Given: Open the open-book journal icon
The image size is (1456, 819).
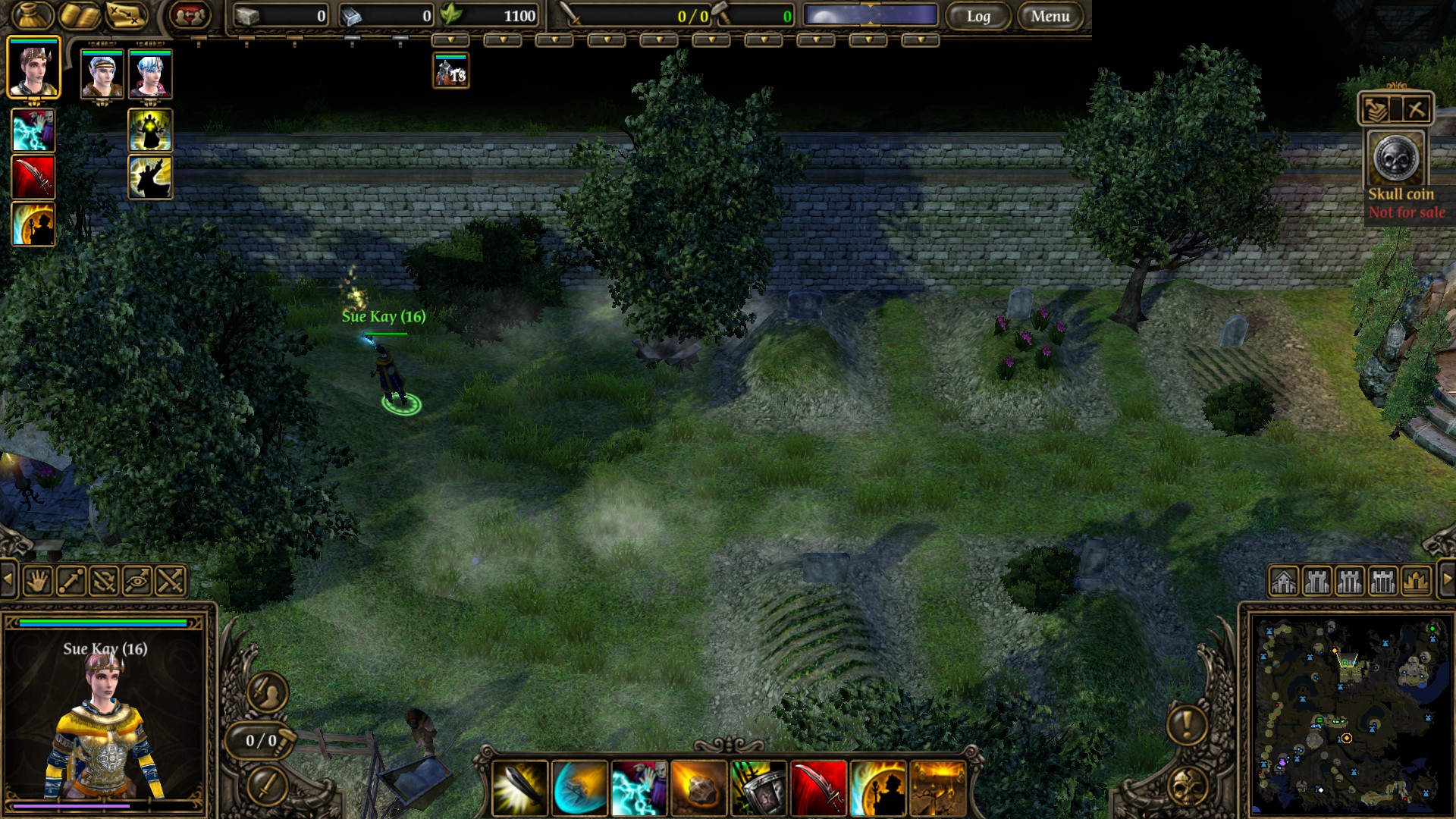Looking at the screenshot, I should (x=80, y=15).
